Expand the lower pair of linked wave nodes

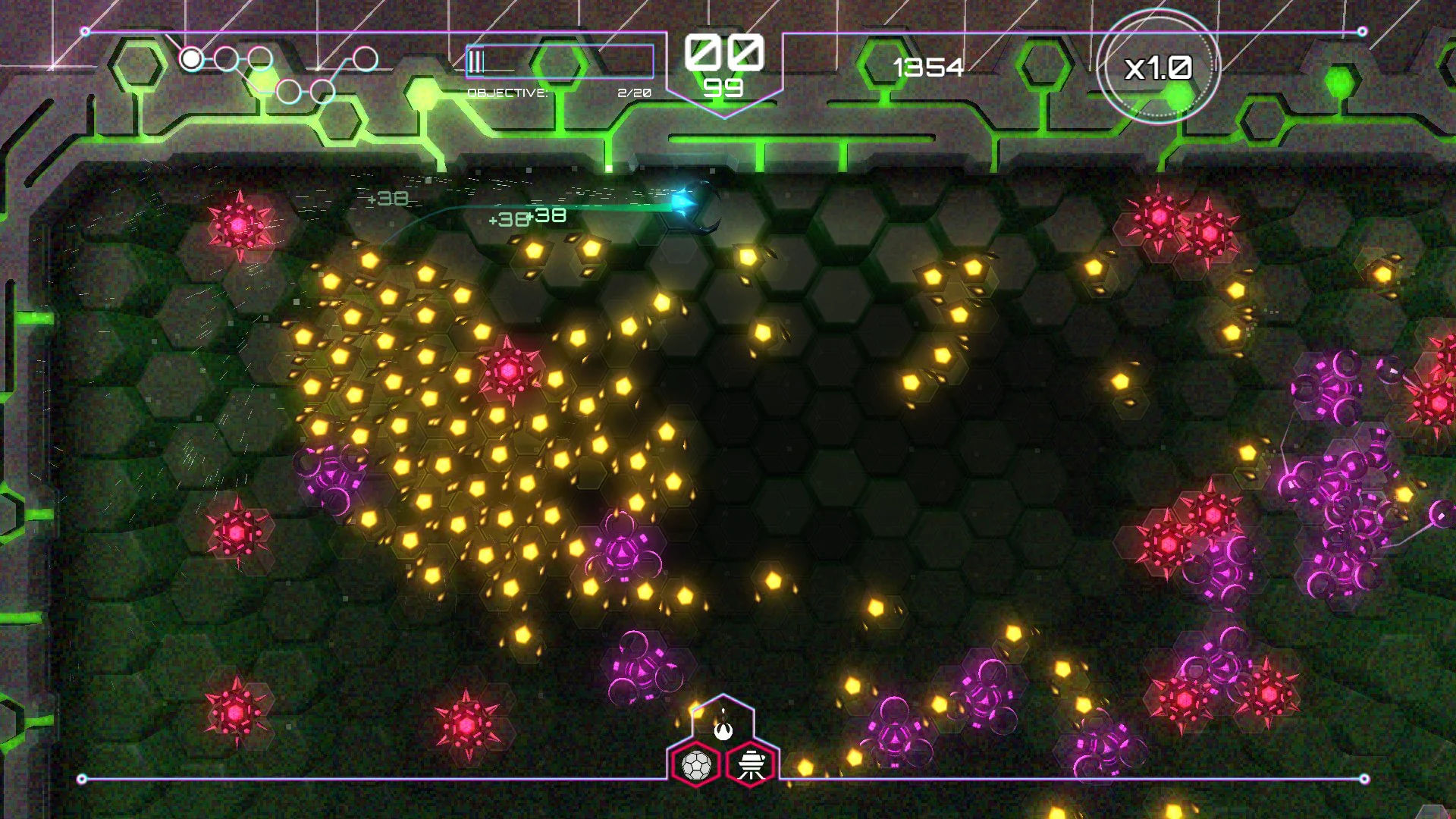(x=305, y=89)
